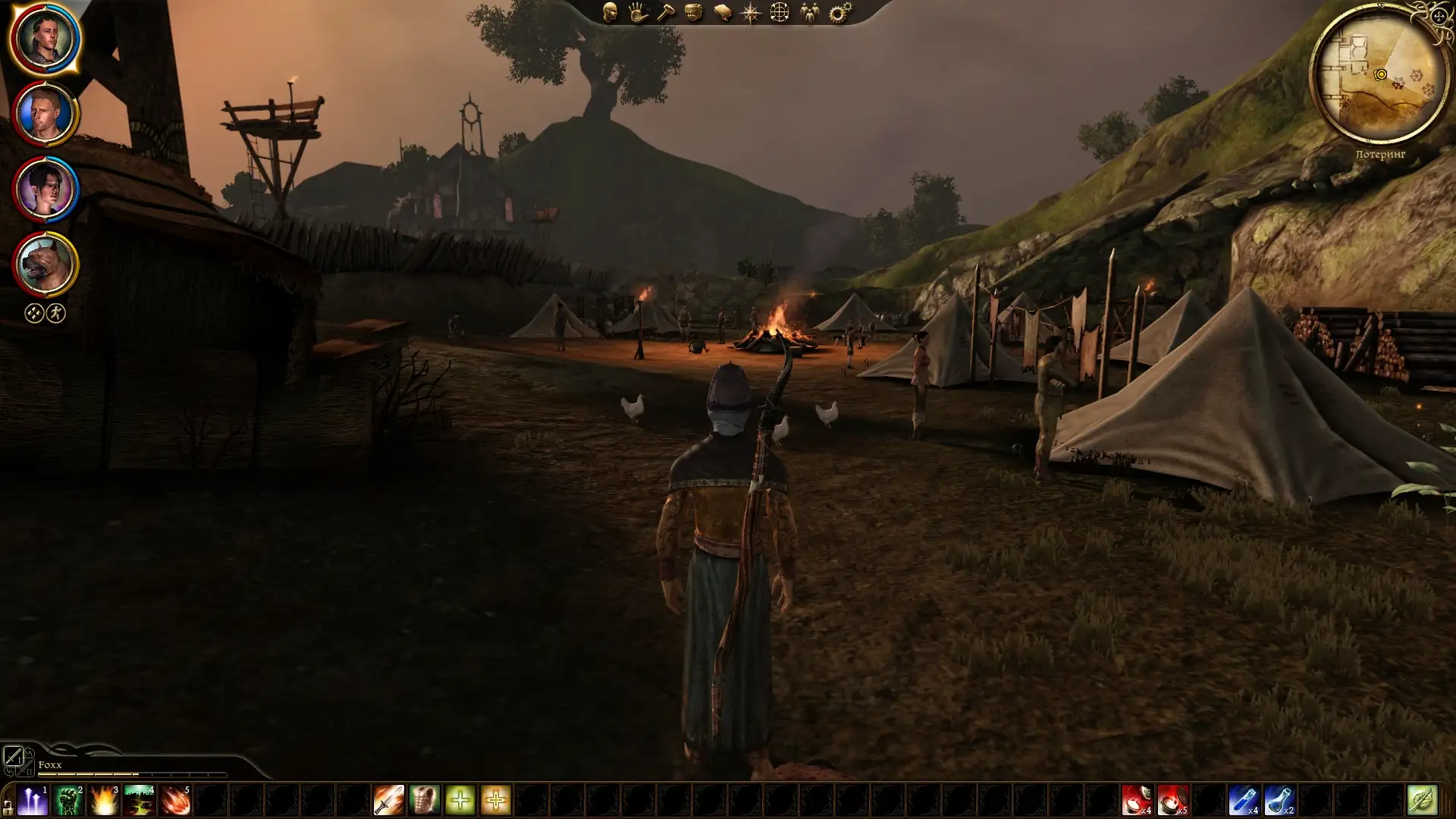Open the backpack inventory

tap(694, 12)
